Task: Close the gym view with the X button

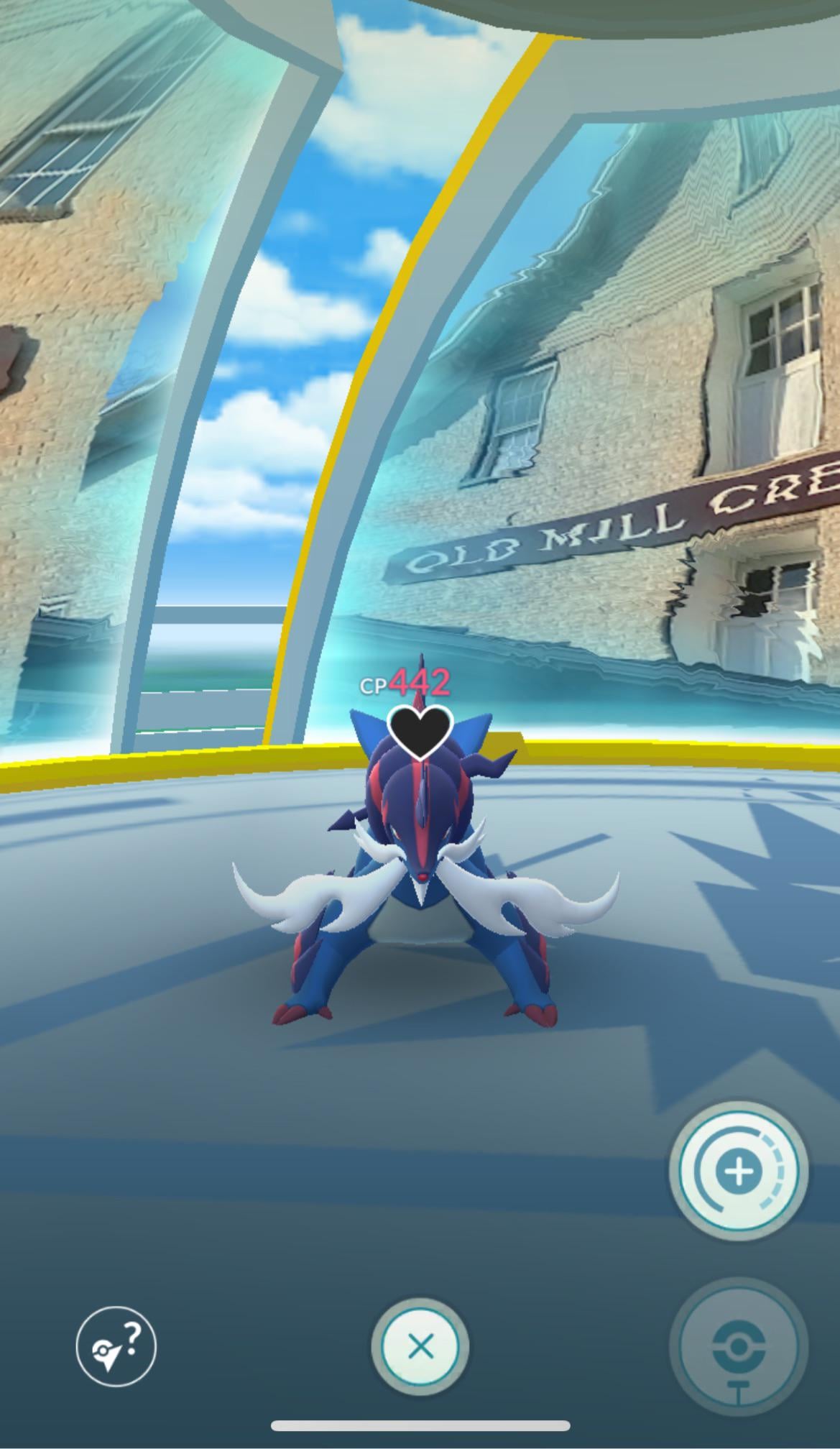Action: click(420, 1346)
